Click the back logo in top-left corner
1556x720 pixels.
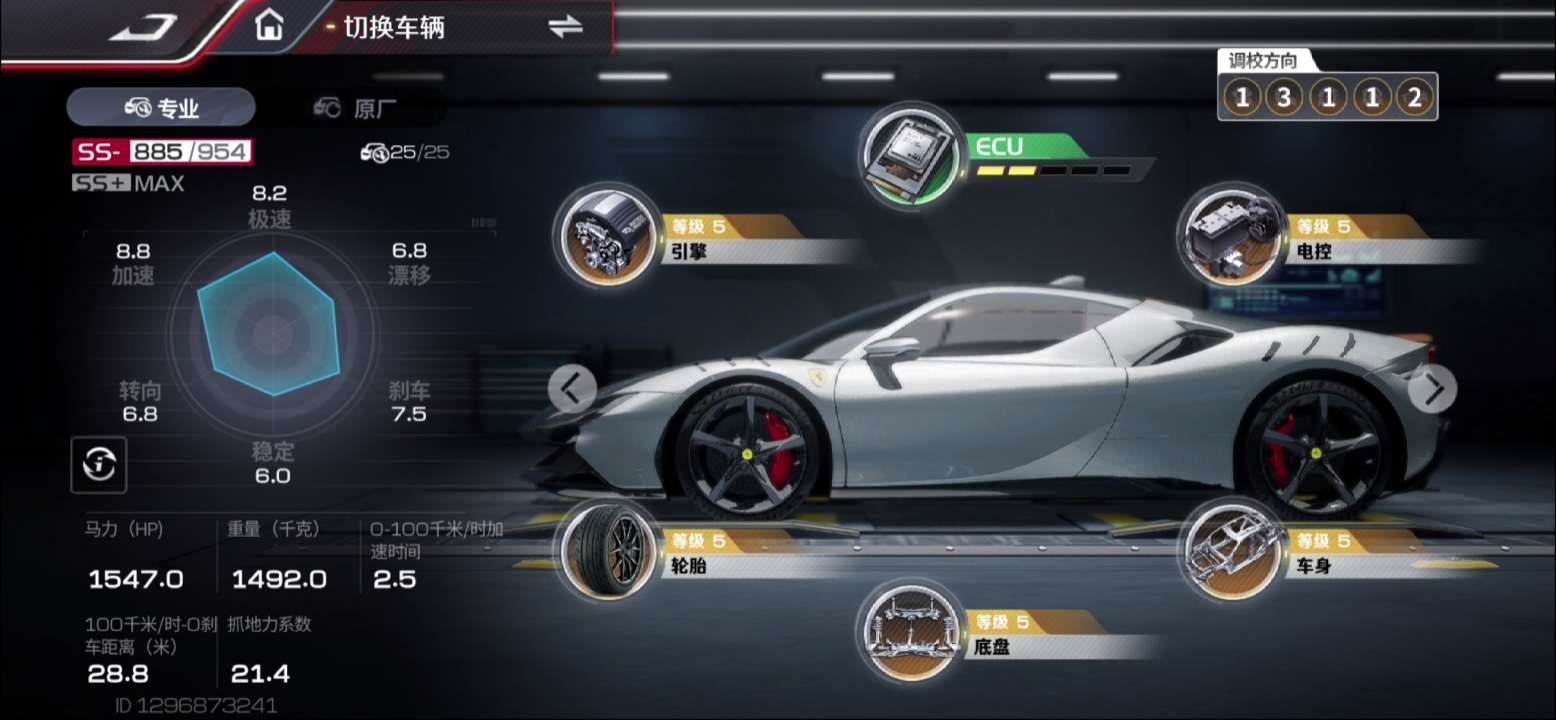coord(143,28)
